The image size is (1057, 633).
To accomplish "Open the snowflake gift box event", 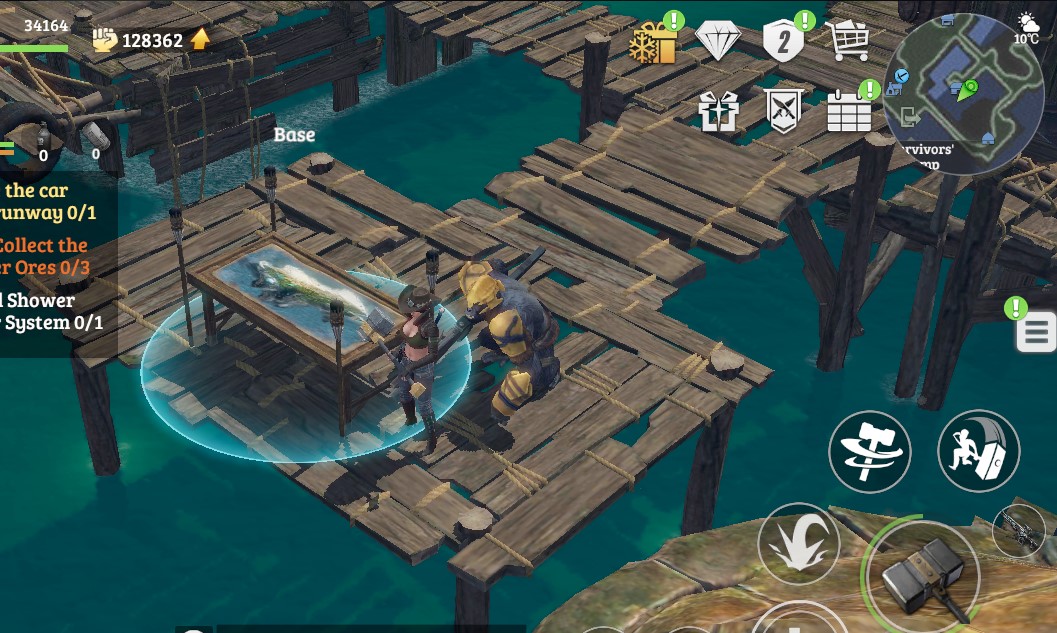I will point(653,43).
